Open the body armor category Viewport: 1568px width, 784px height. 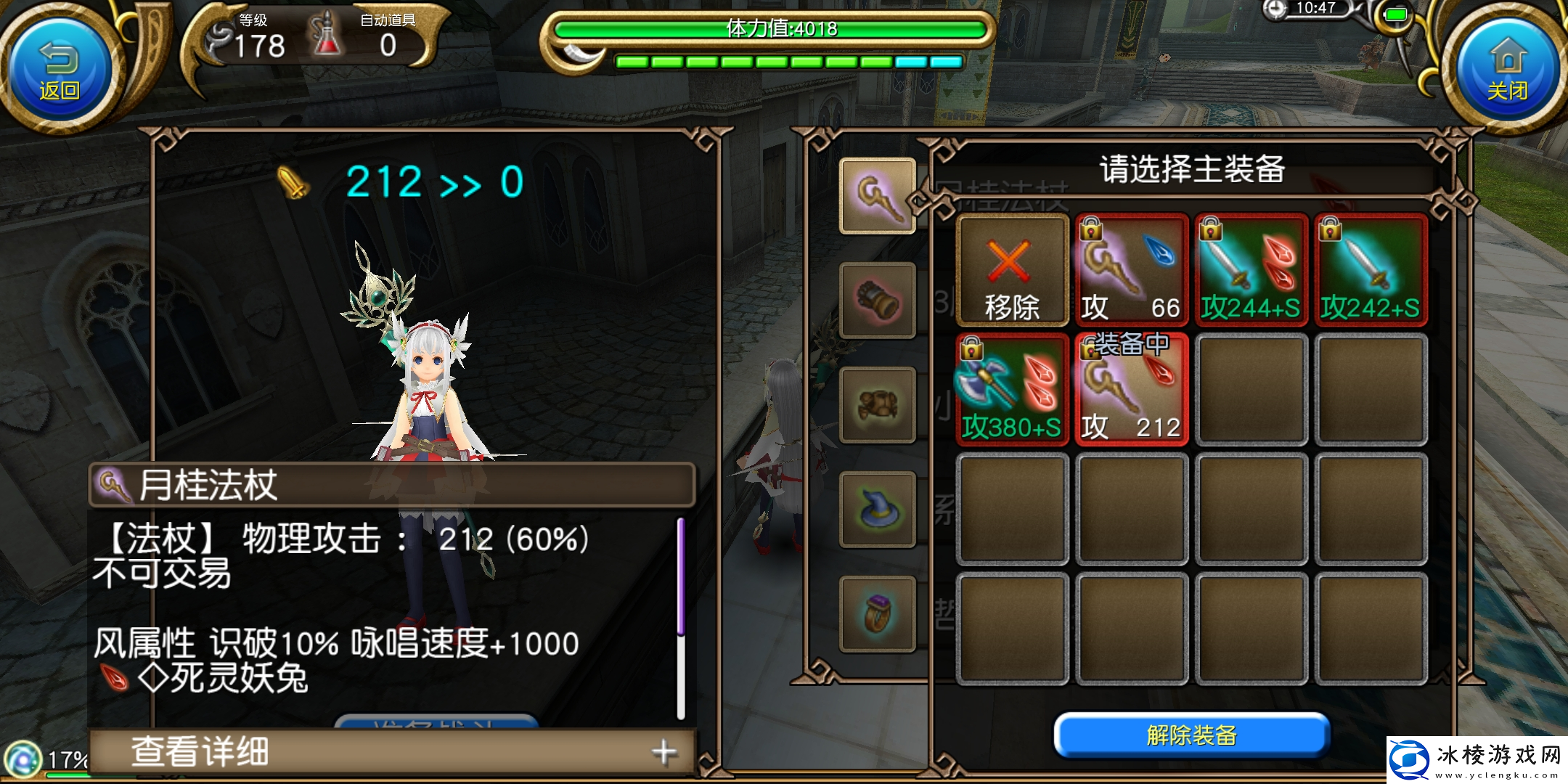(877, 404)
